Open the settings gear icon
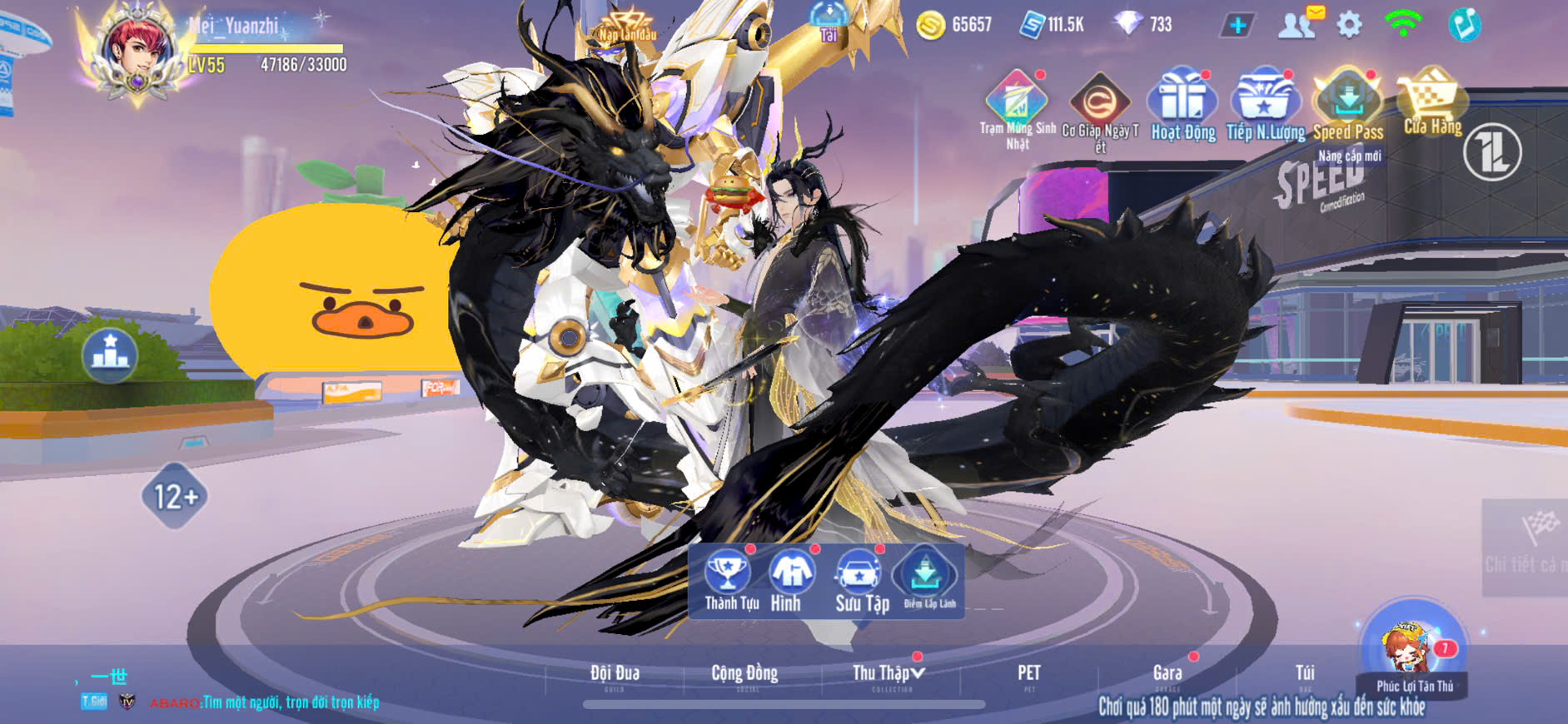Image resolution: width=1568 pixels, height=724 pixels. coord(1349,25)
